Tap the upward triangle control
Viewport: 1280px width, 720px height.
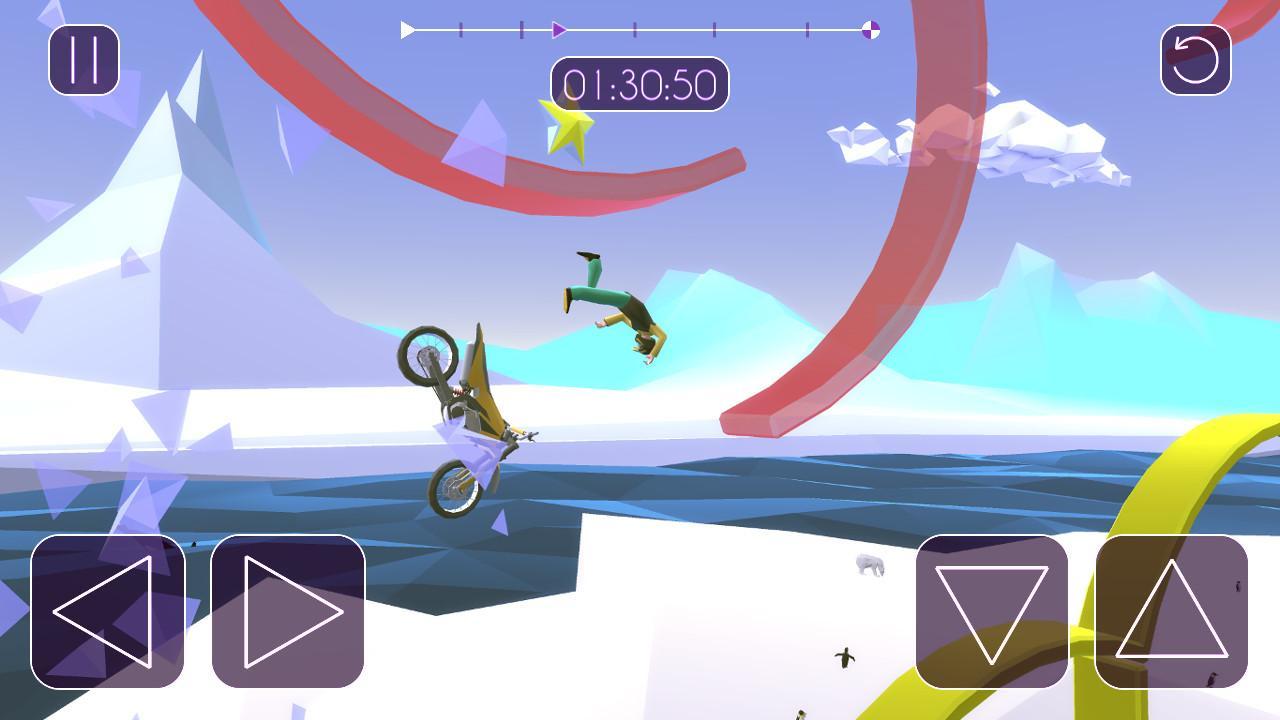point(1172,611)
